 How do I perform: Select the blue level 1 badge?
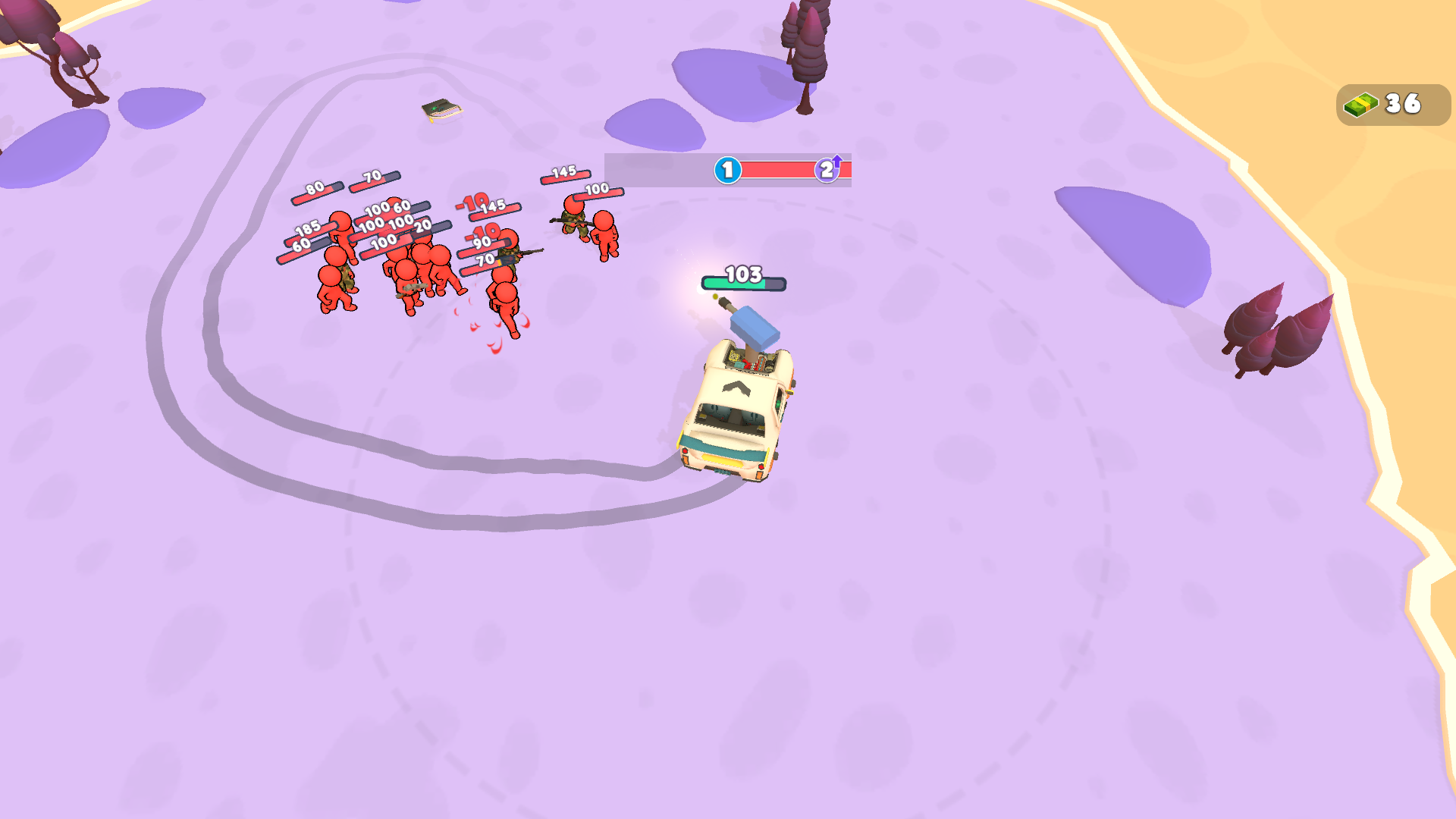[726, 170]
